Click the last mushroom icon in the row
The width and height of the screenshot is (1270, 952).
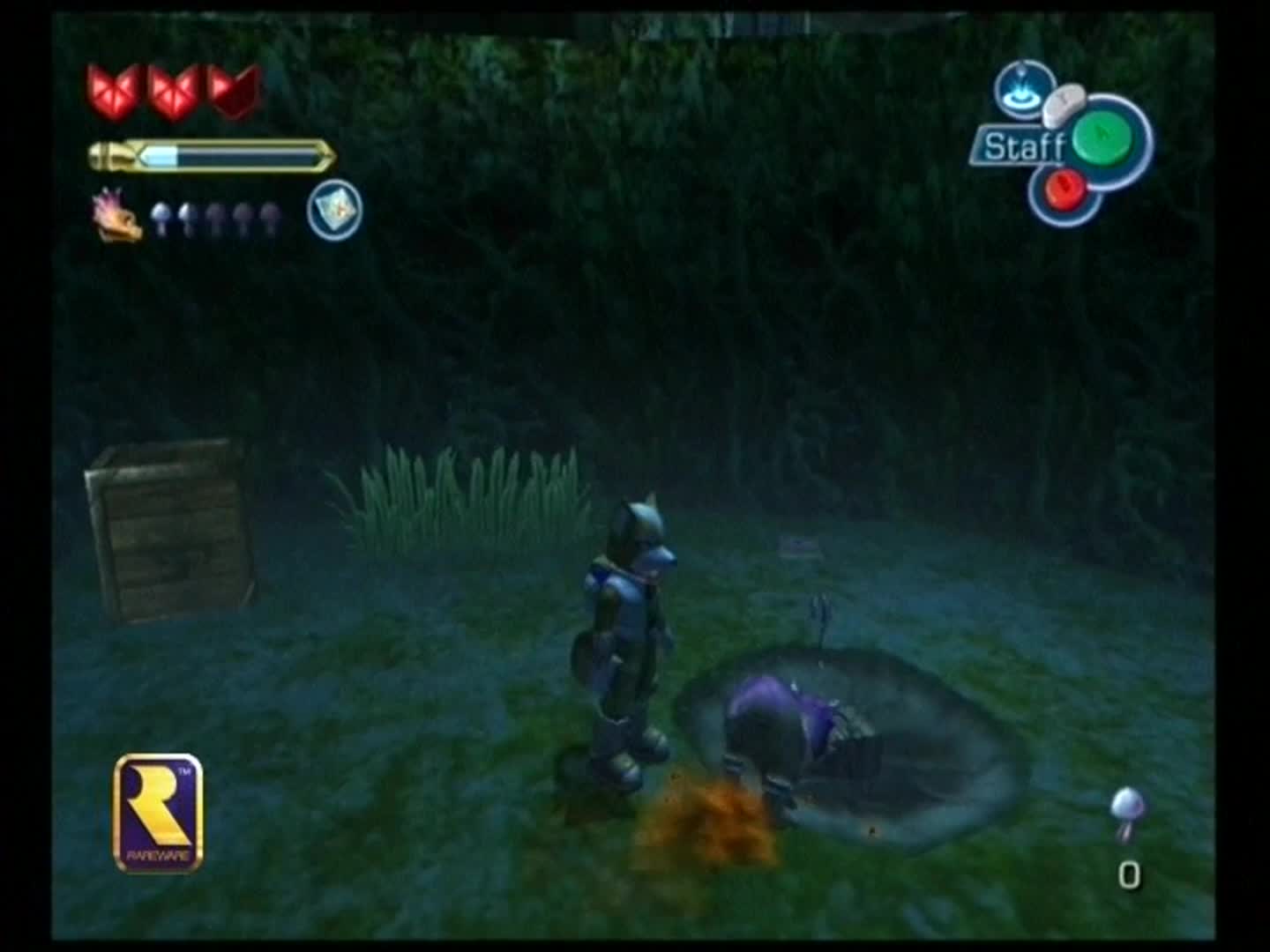coord(268,214)
